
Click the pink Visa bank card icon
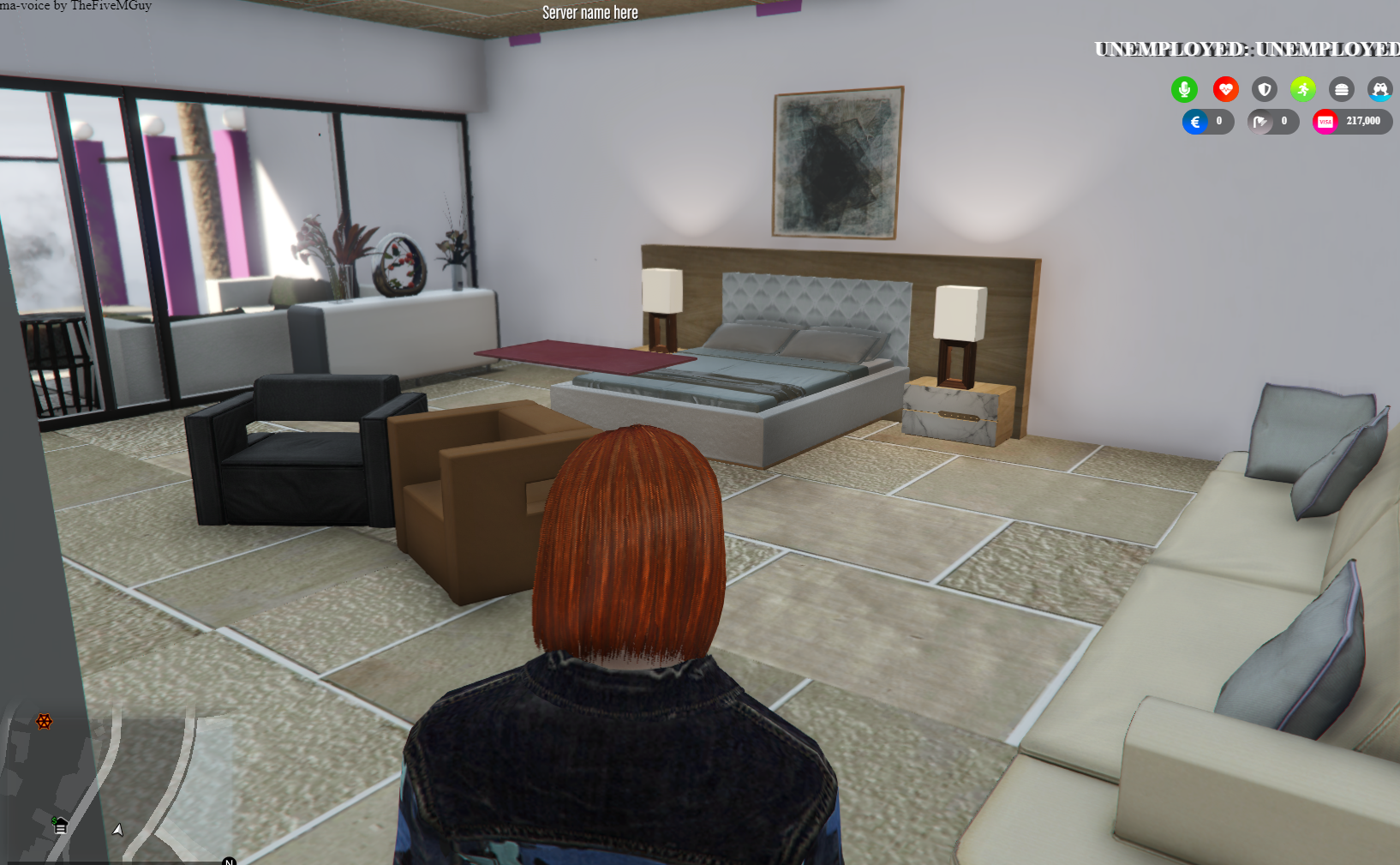pos(1326,122)
